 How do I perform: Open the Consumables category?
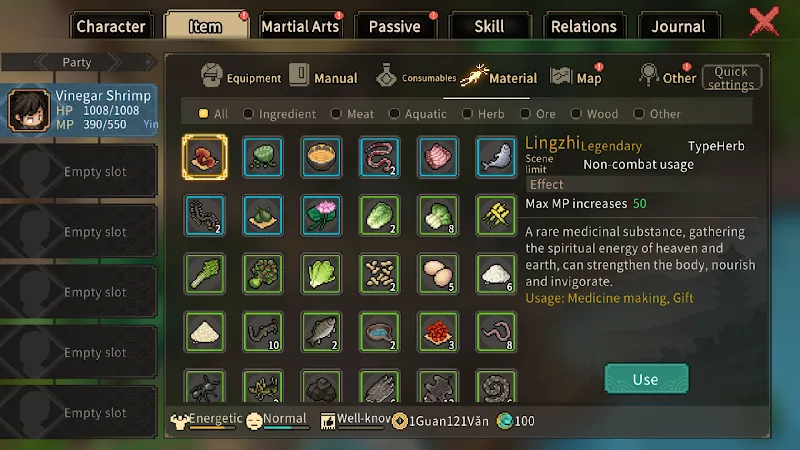point(417,77)
